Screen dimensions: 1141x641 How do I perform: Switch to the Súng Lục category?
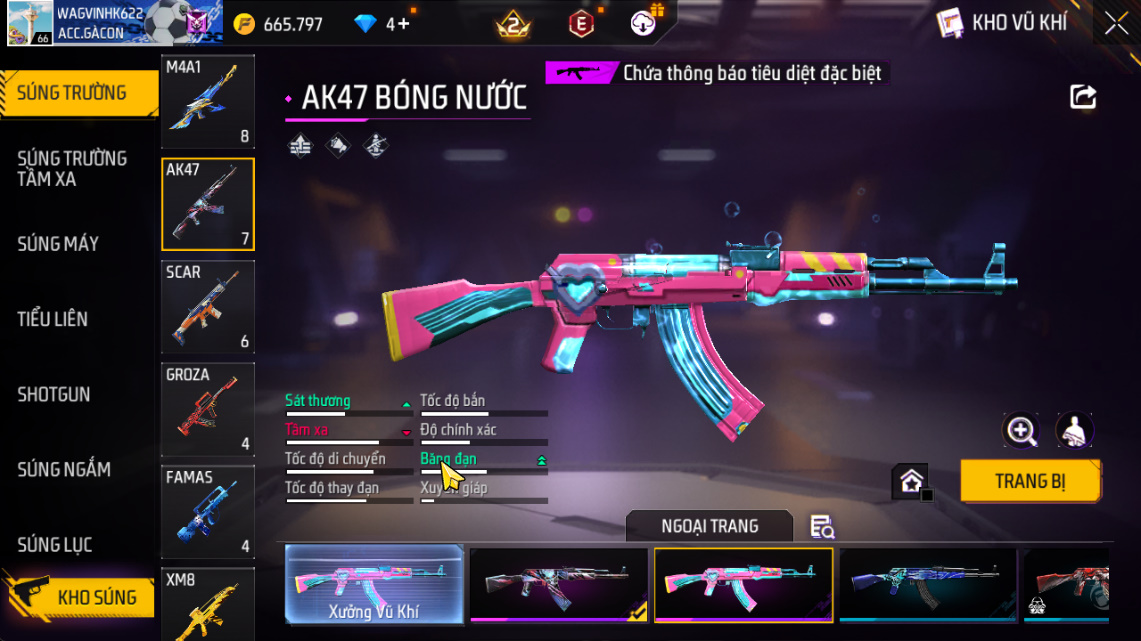pyautogui.click(x=55, y=545)
